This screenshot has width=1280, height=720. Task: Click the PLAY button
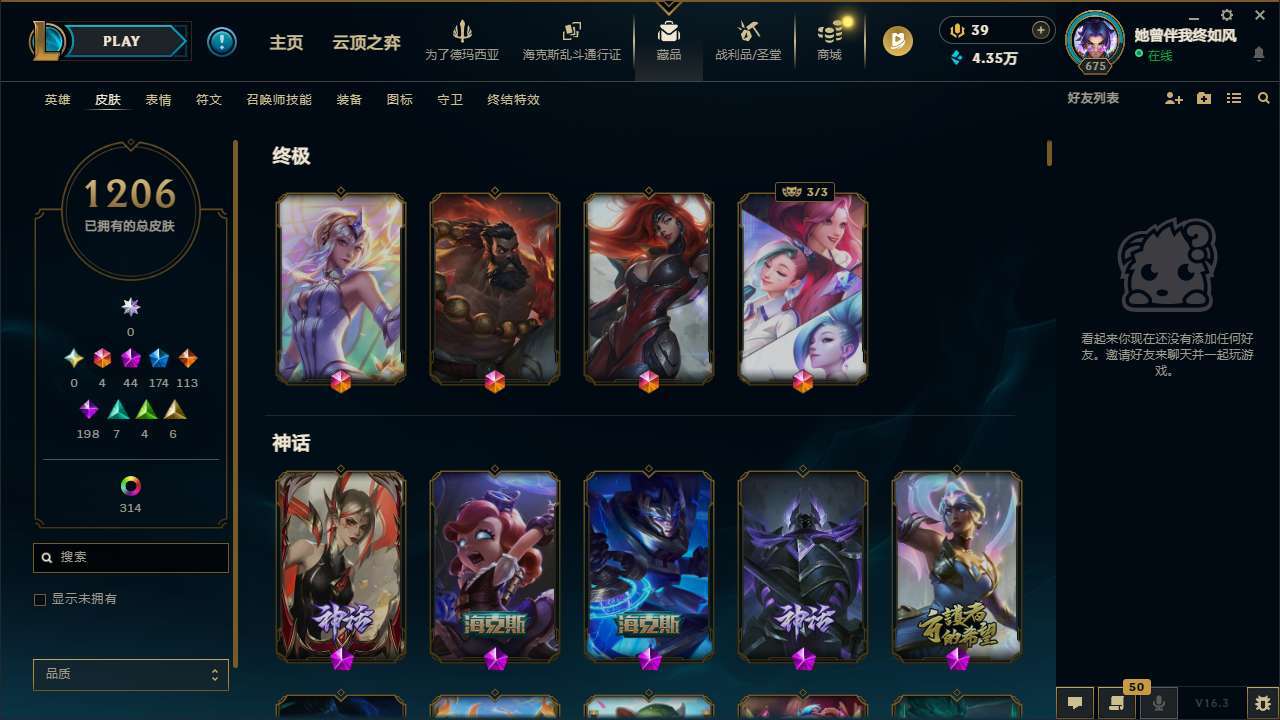121,41
